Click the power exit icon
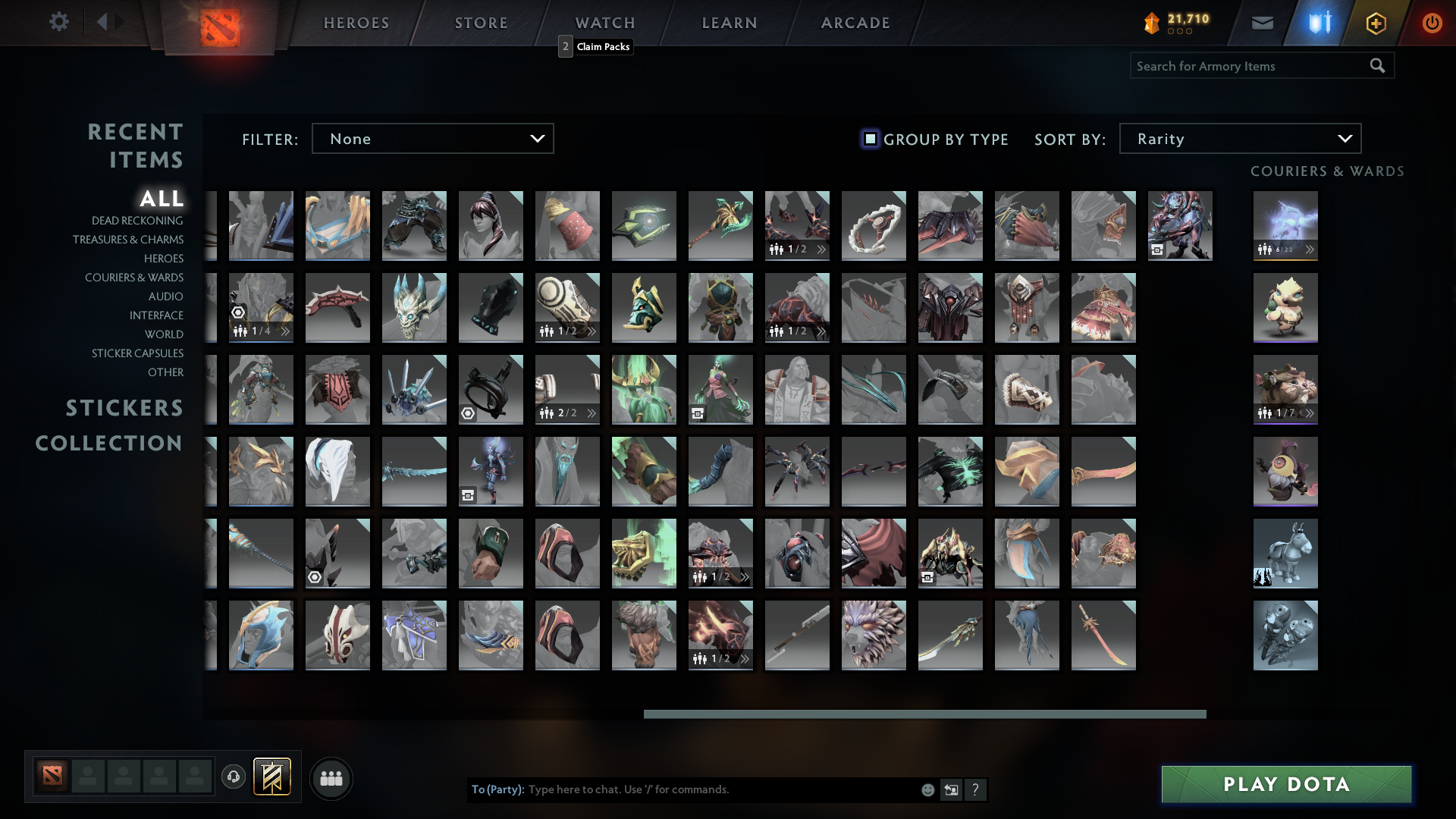This screenshot has width=1456, height=819. 1432,22
